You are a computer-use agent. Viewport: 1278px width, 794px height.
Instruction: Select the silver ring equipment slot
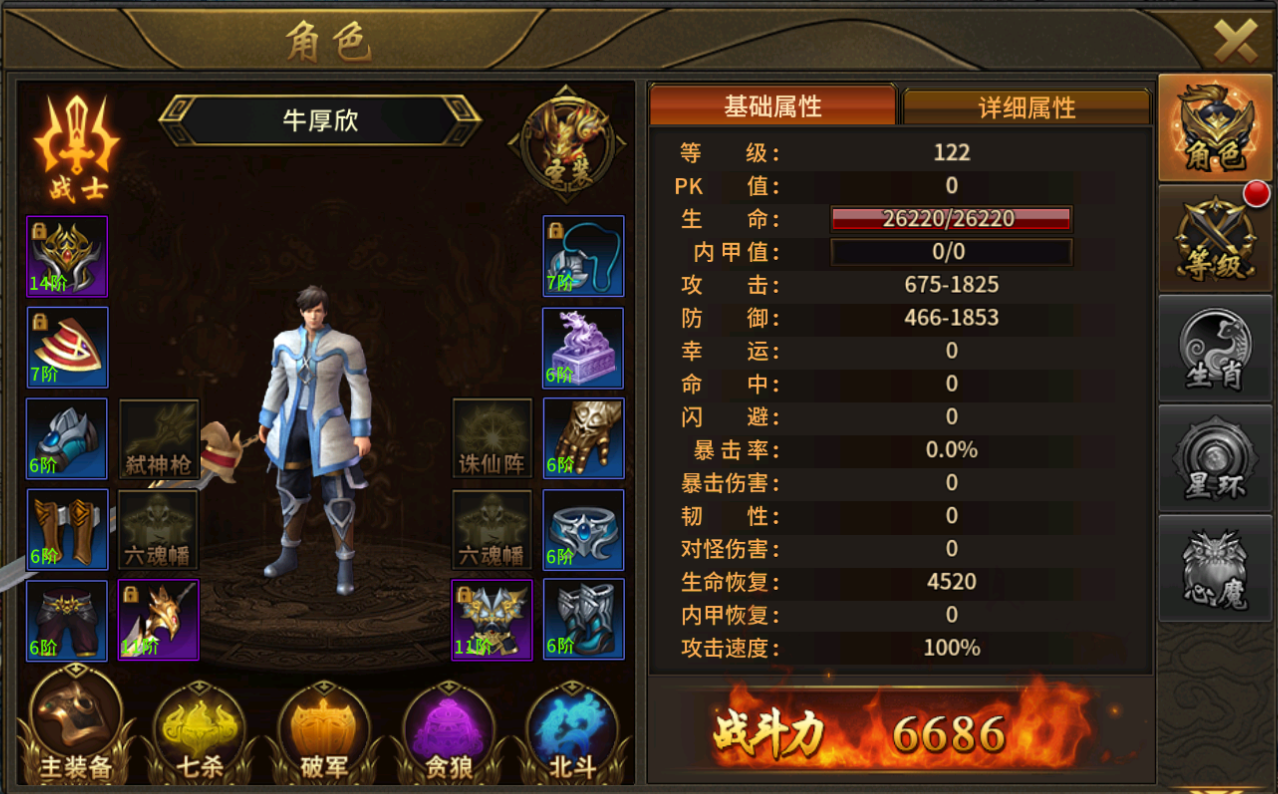tap(583, 529)
